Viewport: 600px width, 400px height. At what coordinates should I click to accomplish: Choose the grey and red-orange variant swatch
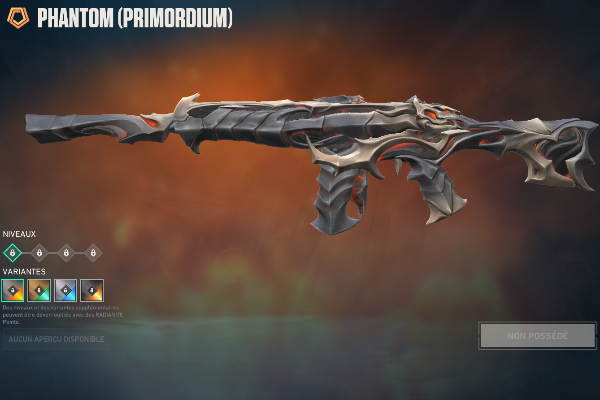(13, 290)
